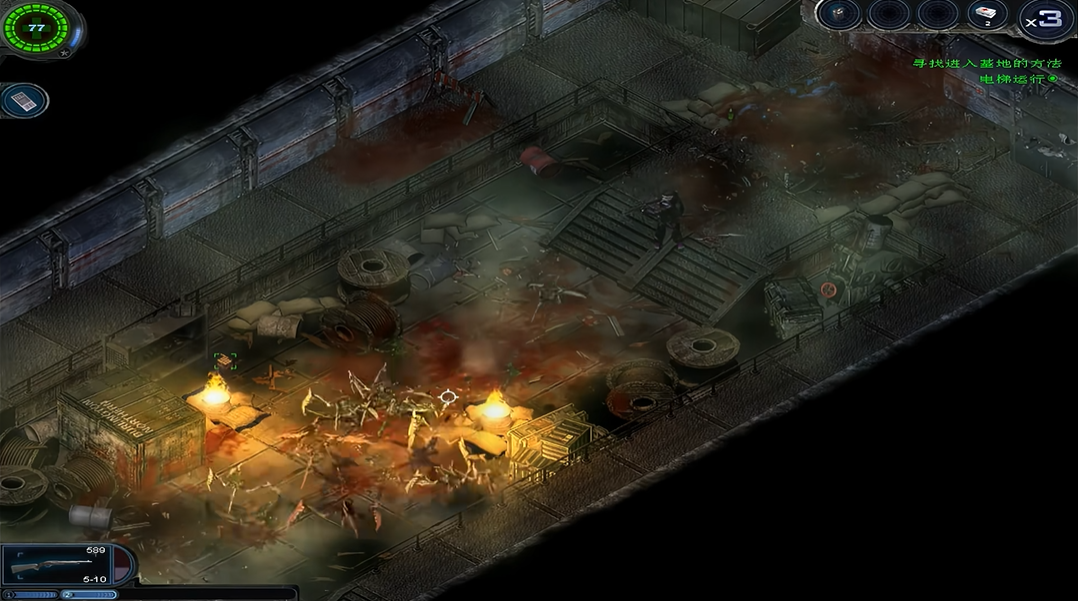Use the medkit item slot
The height and width of the screenshot is (601, 1078).
point(988,15)
